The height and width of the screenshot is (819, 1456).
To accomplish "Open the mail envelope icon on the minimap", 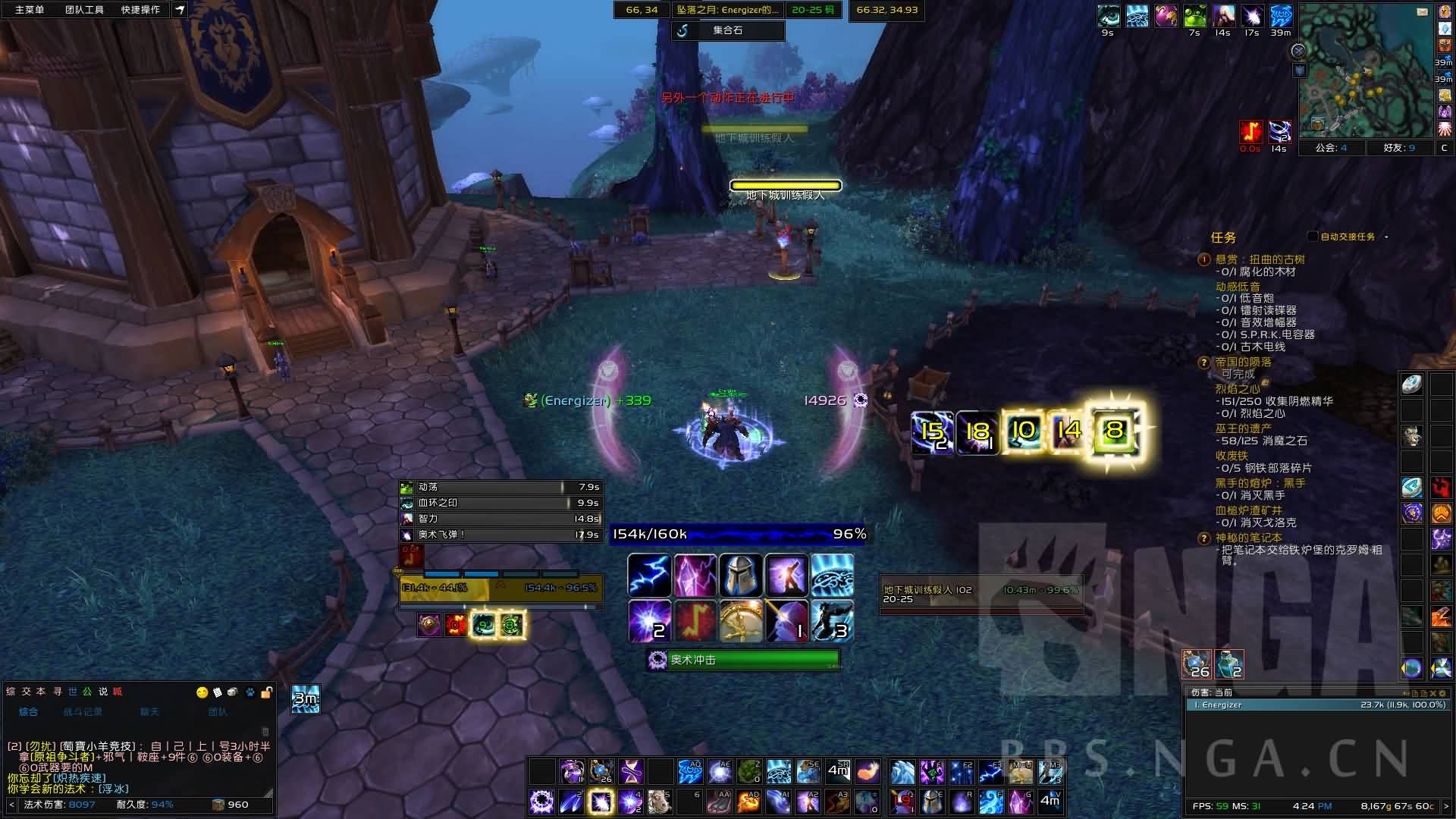I will tap(1422, 11).
